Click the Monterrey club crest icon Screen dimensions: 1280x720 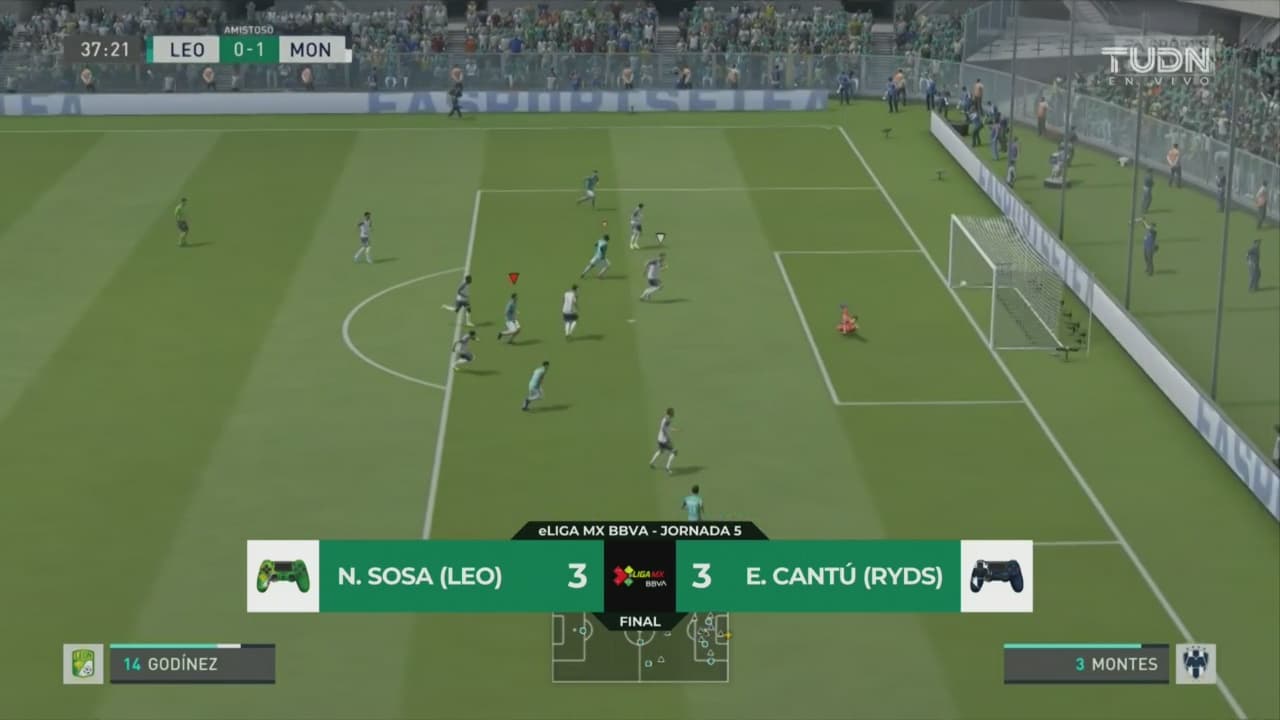click(1195, 664)
